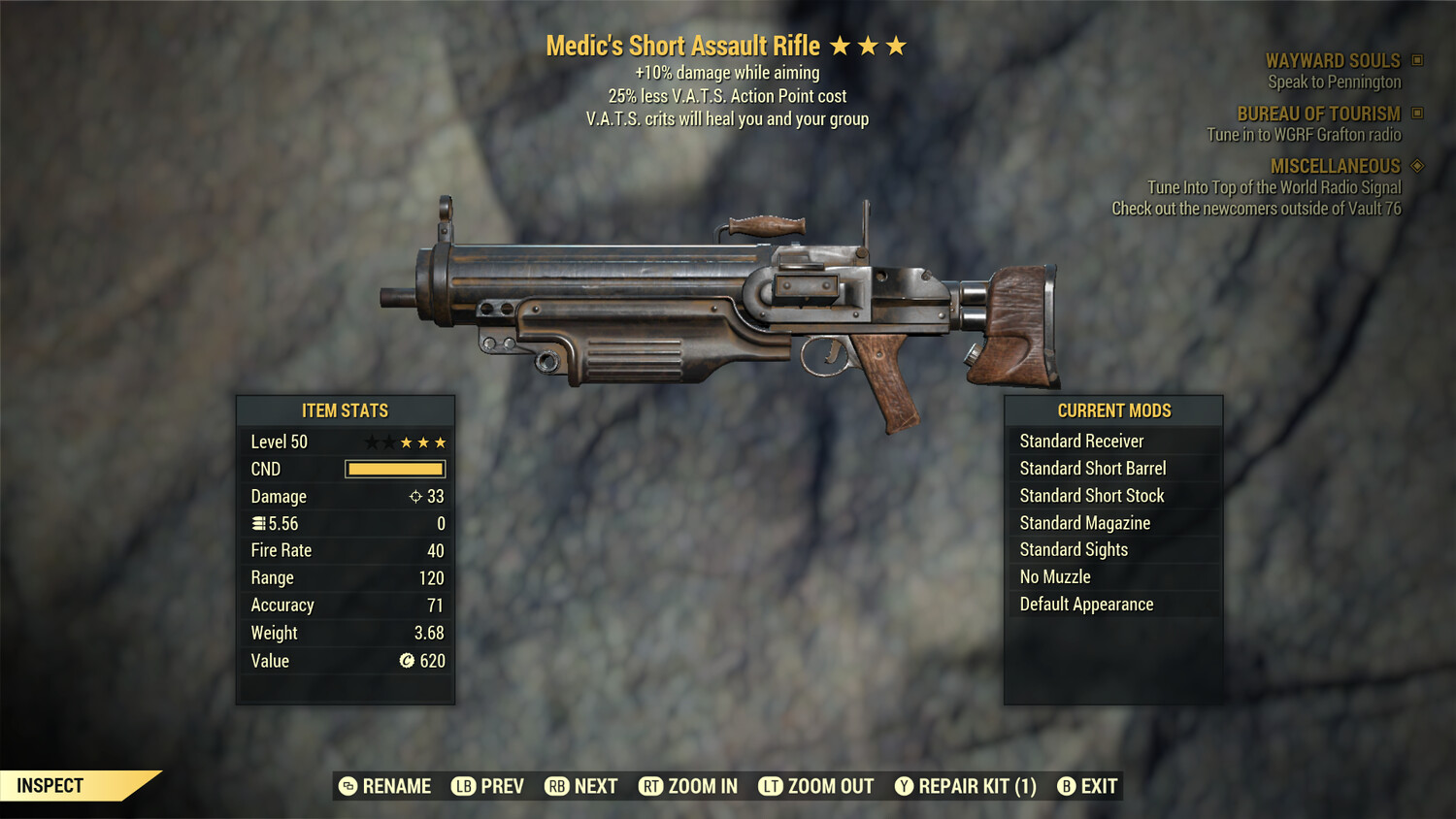The height and width of the screenshot is (819, 1456).
Task: Click the CND condition bar
Action: point(394,469)
